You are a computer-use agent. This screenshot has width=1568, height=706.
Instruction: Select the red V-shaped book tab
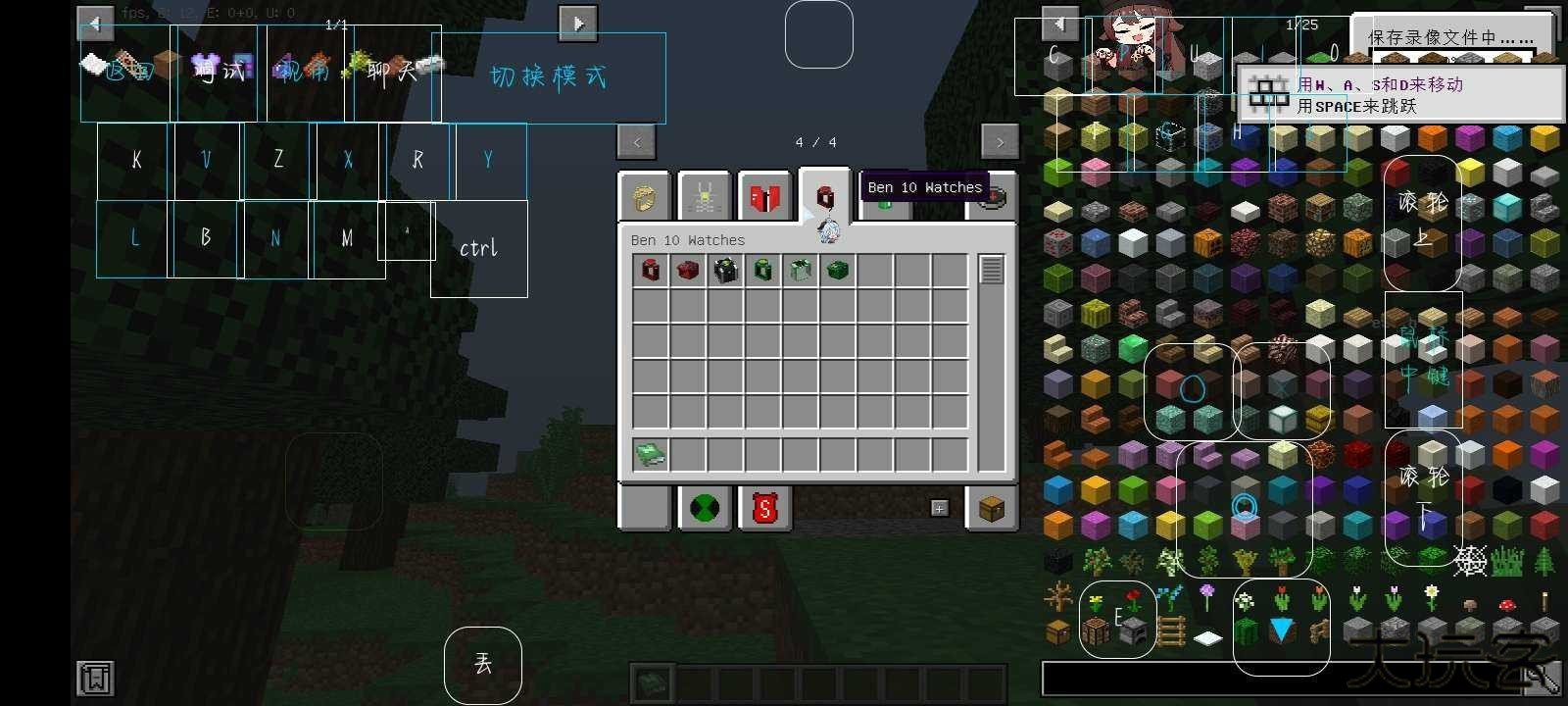(x=763, y=196)
